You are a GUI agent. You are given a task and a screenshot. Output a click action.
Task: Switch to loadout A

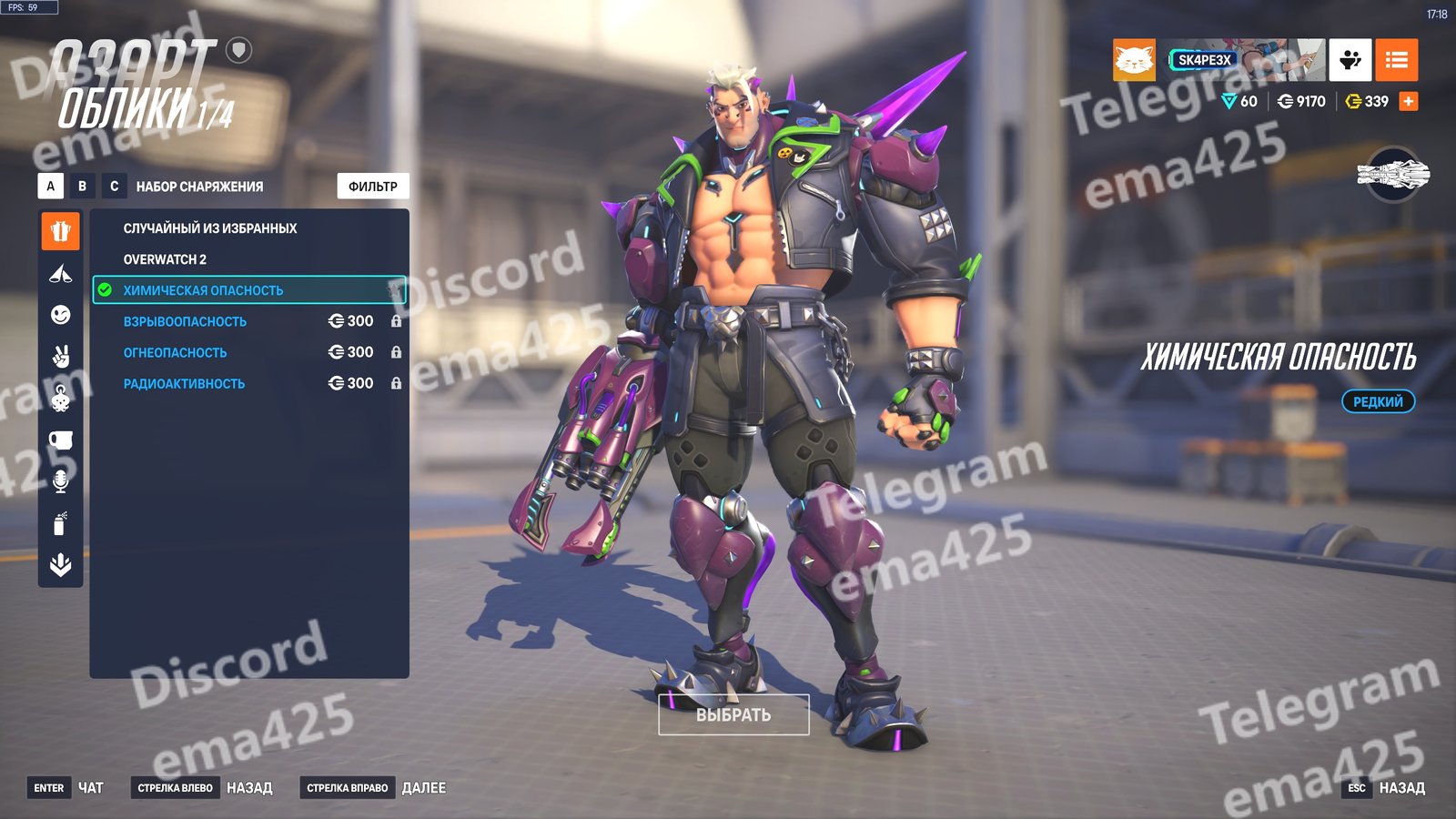click(51, 186)
